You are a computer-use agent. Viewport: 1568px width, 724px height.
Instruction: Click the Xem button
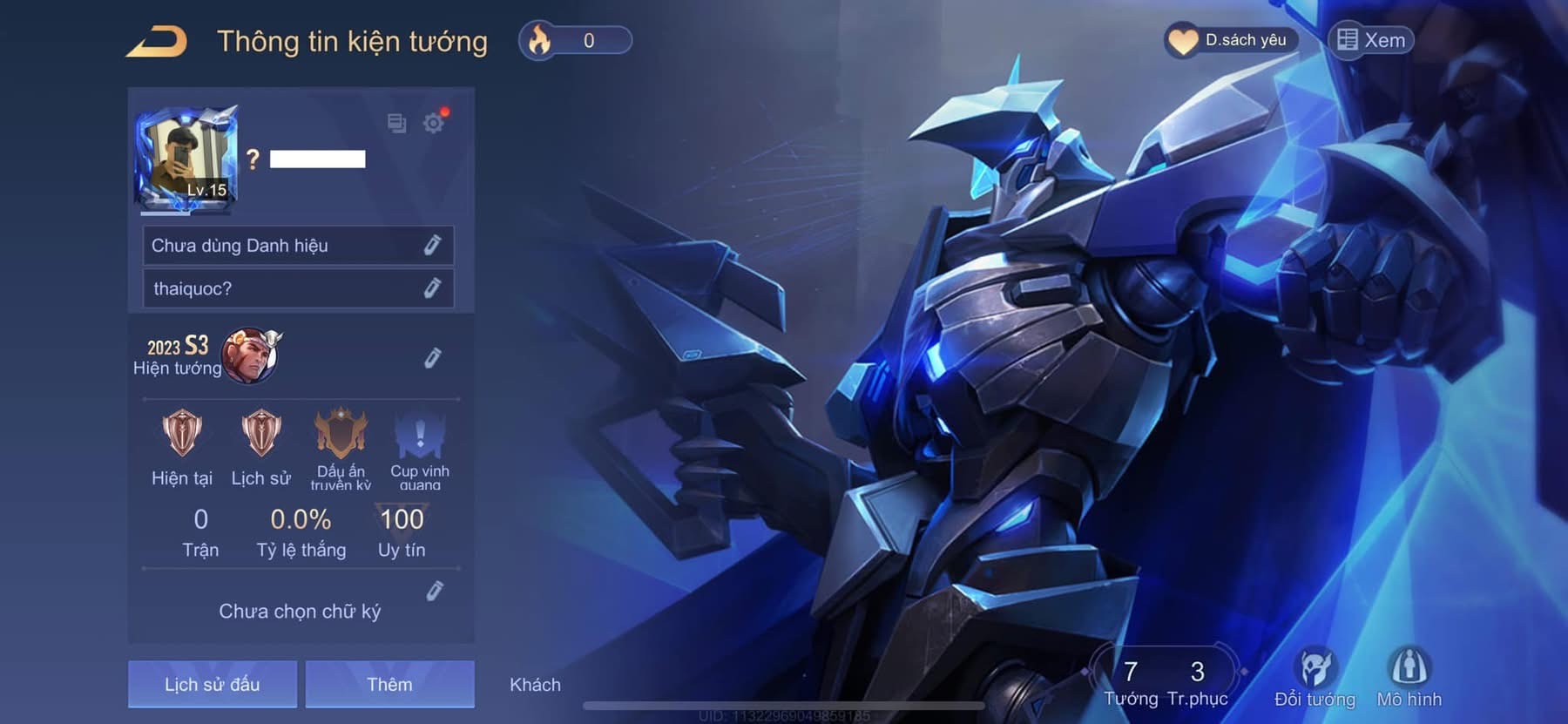point(1371,40)
